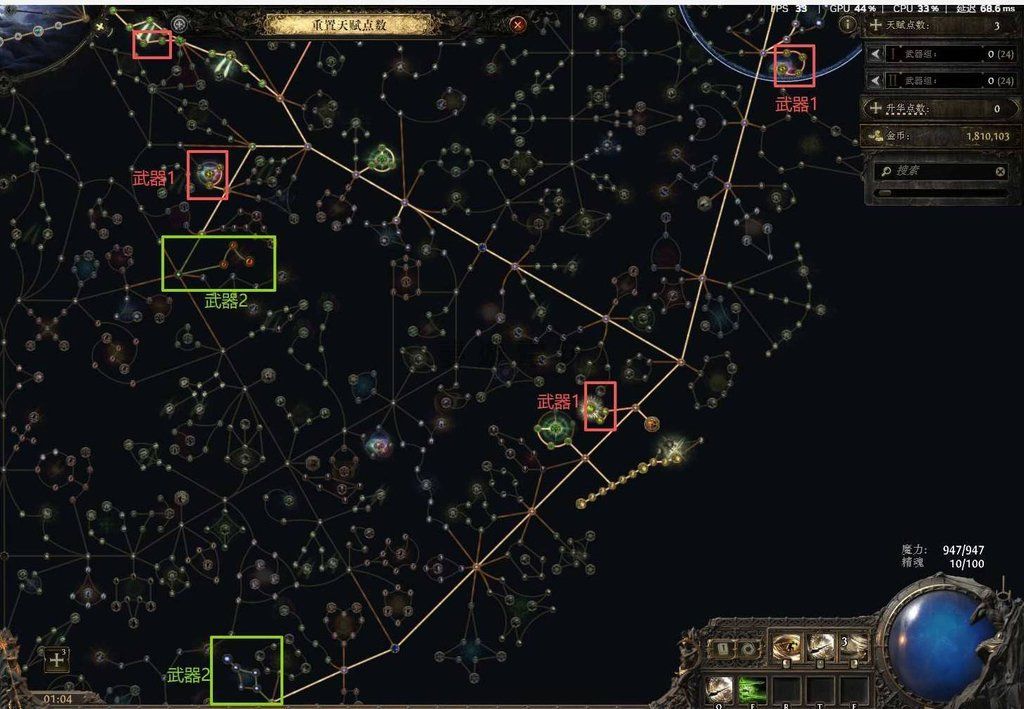Click the skill icon showing number 3
The image size is (1024, 709).
pyautogui.click(x=853, y=647)
